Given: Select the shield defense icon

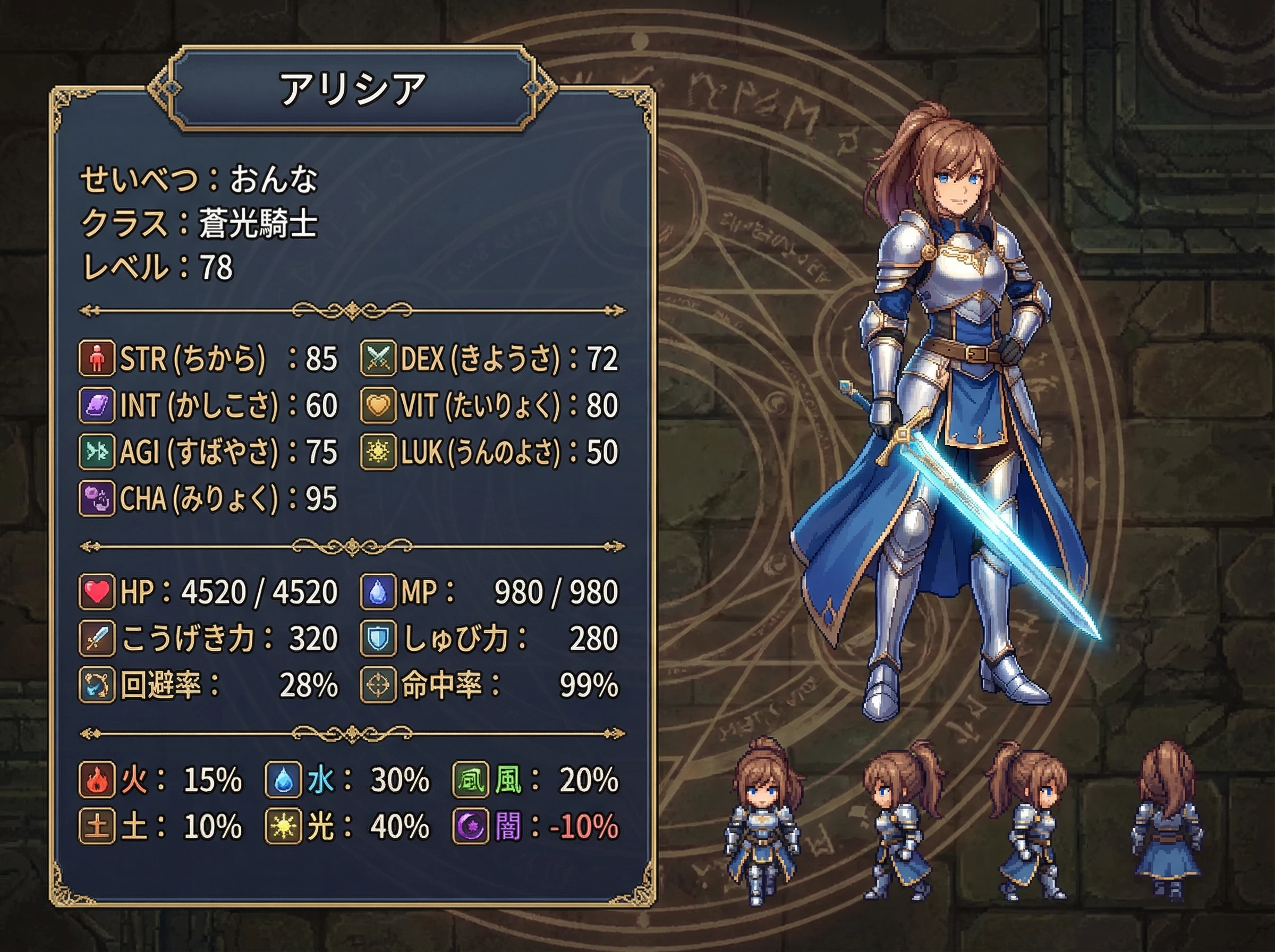Looking at the screenshot, I should point(378,639).
